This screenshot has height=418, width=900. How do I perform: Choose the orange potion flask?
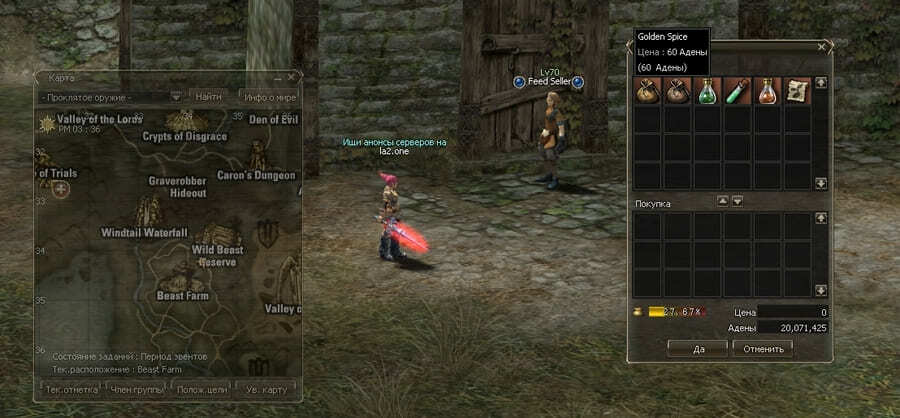[768, 91]
